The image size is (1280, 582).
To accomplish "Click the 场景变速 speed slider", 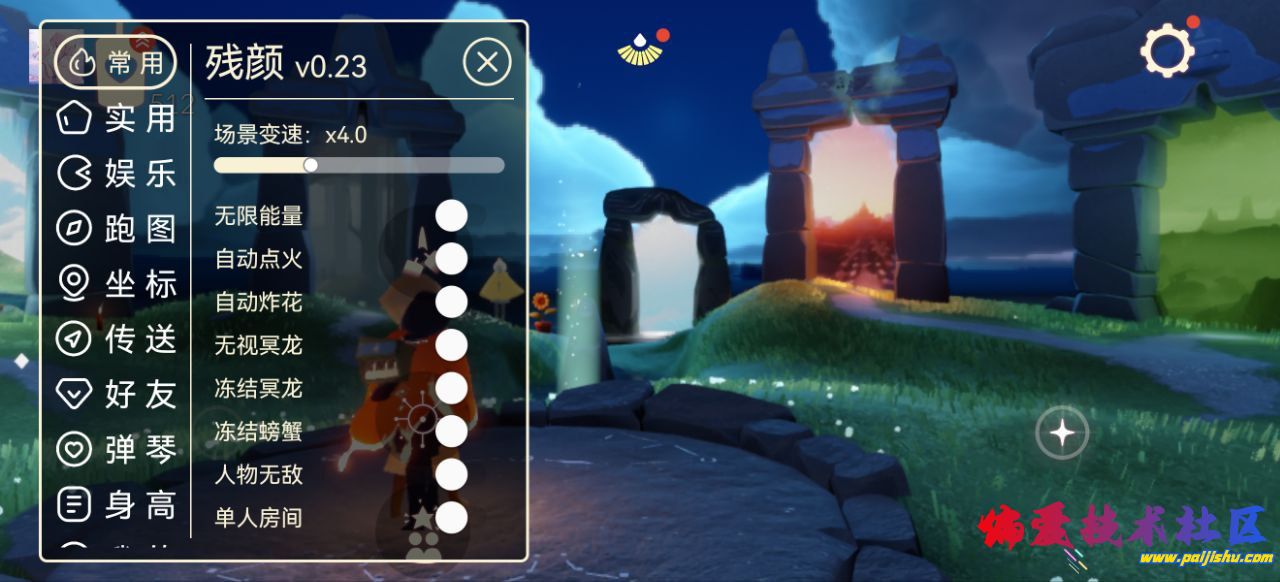I will tap(359, 165).
